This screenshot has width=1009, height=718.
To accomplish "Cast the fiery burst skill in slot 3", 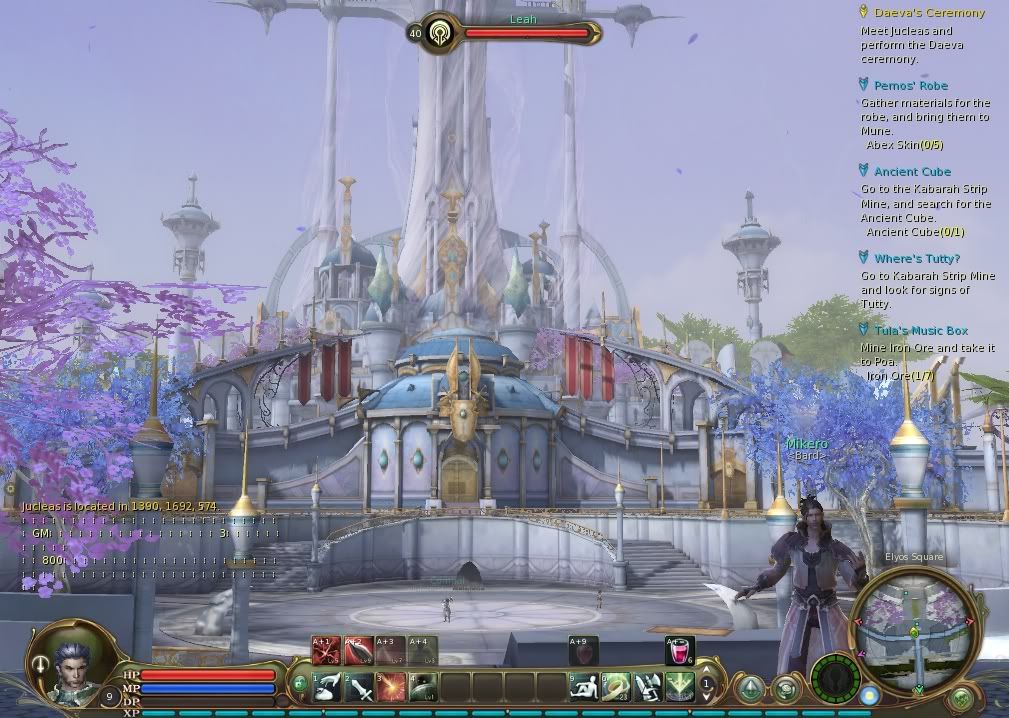I will tap(391, 686).
